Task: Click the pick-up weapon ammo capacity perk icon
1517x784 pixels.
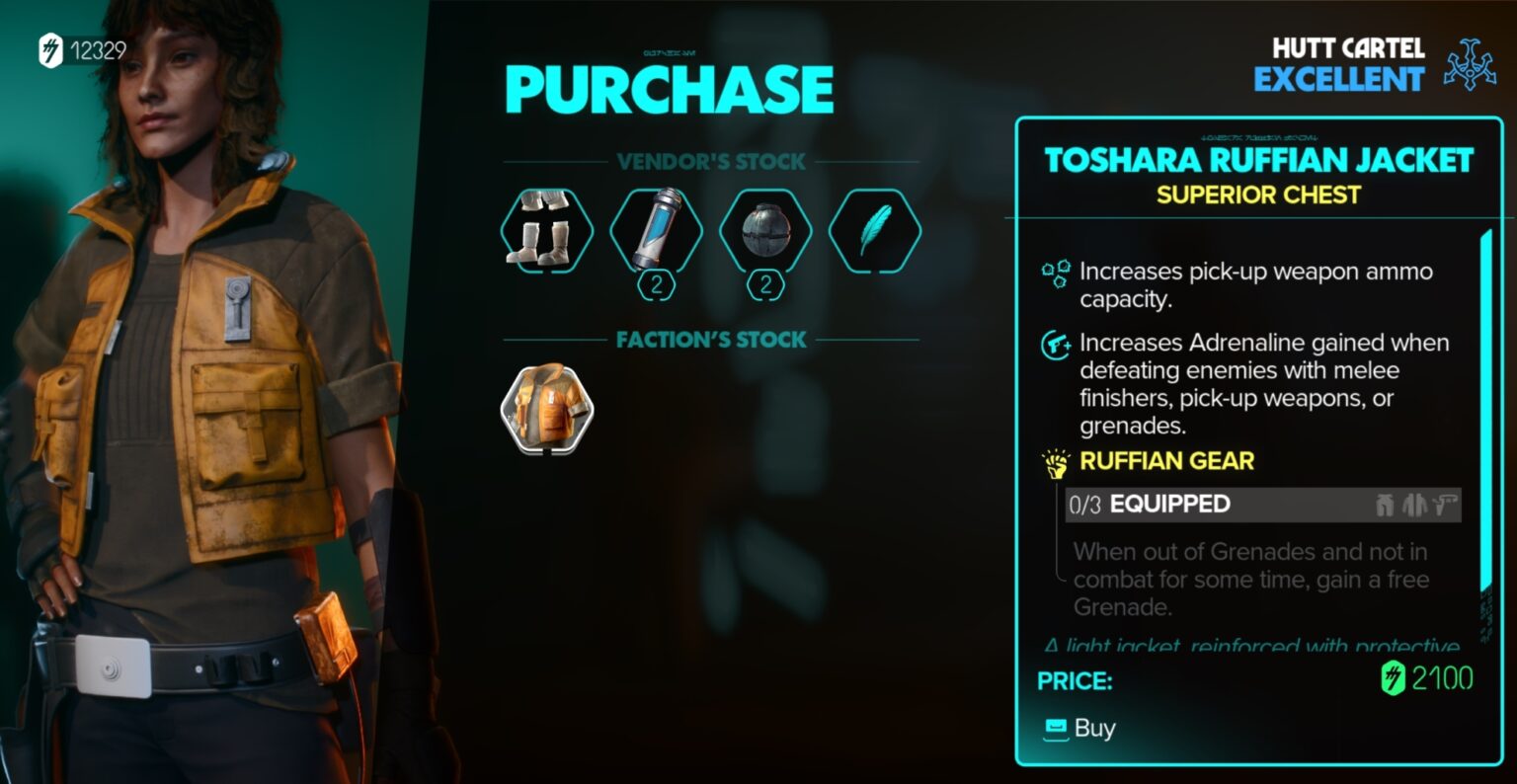Action: [1055, 273]
